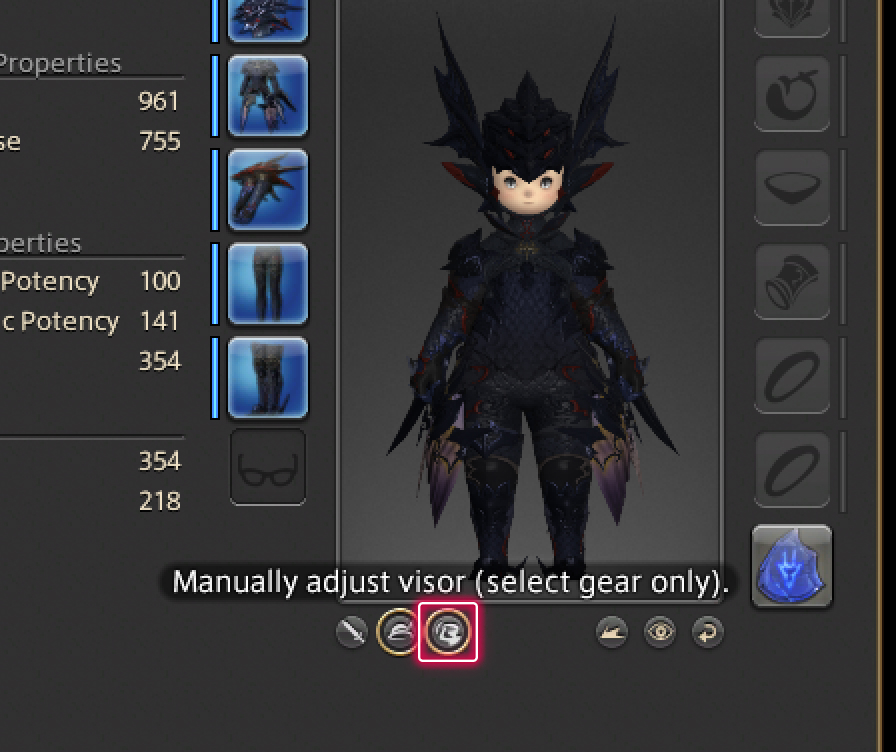Select the blue soul crystal slot

tap(791, 566)
